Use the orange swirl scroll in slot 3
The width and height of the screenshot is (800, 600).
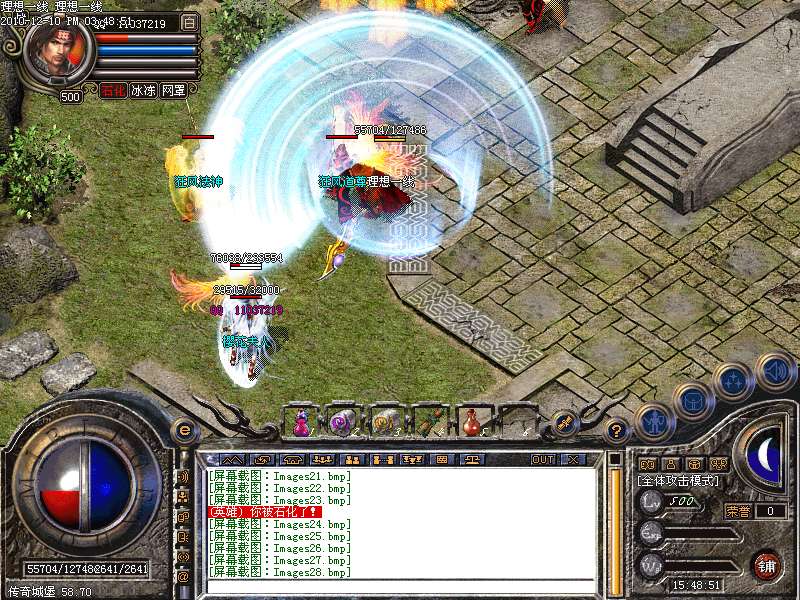384,422
